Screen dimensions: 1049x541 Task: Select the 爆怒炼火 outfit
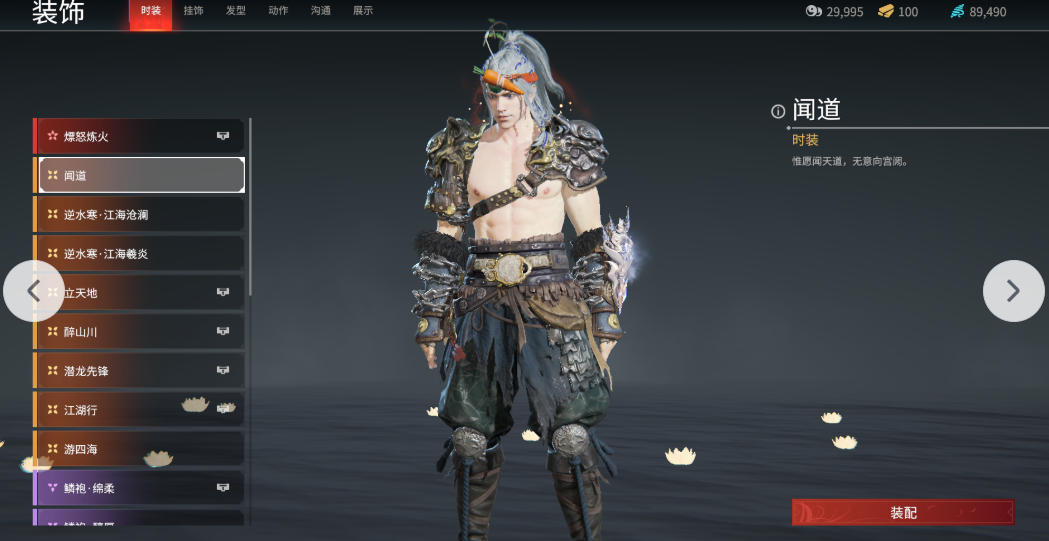140,136
